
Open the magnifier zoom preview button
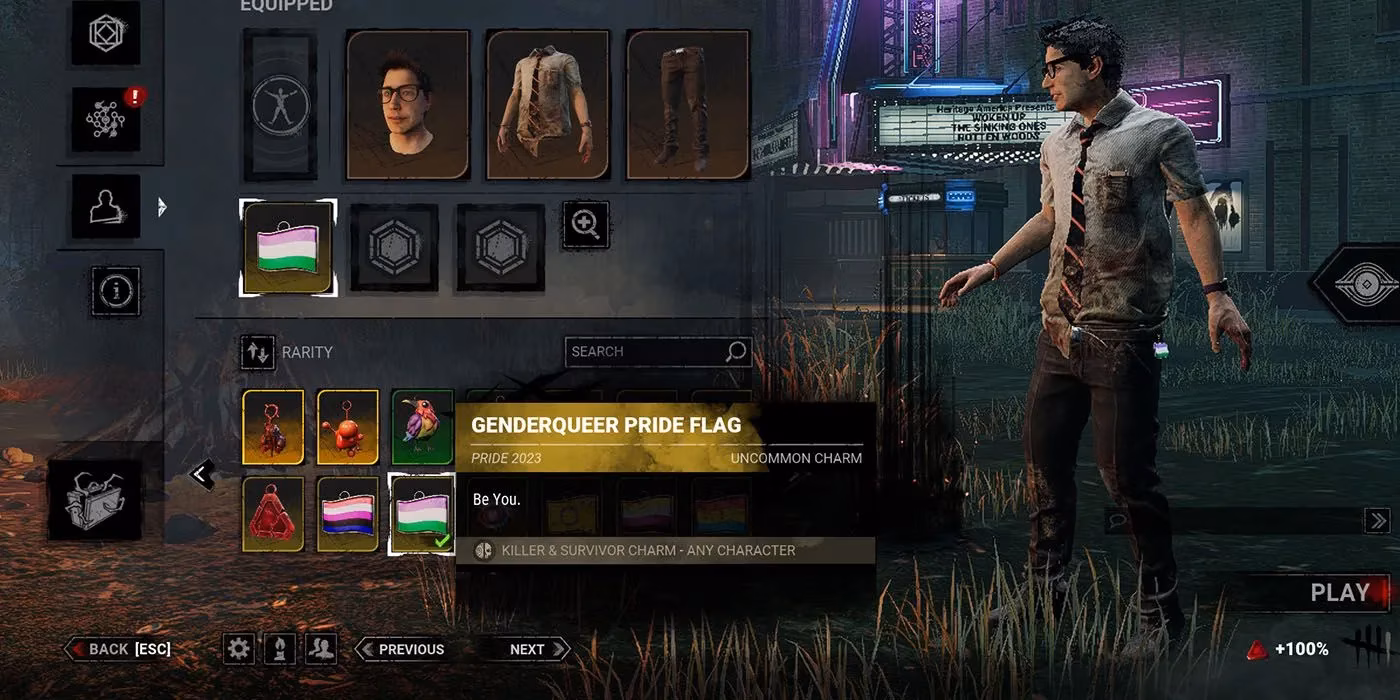585,225
